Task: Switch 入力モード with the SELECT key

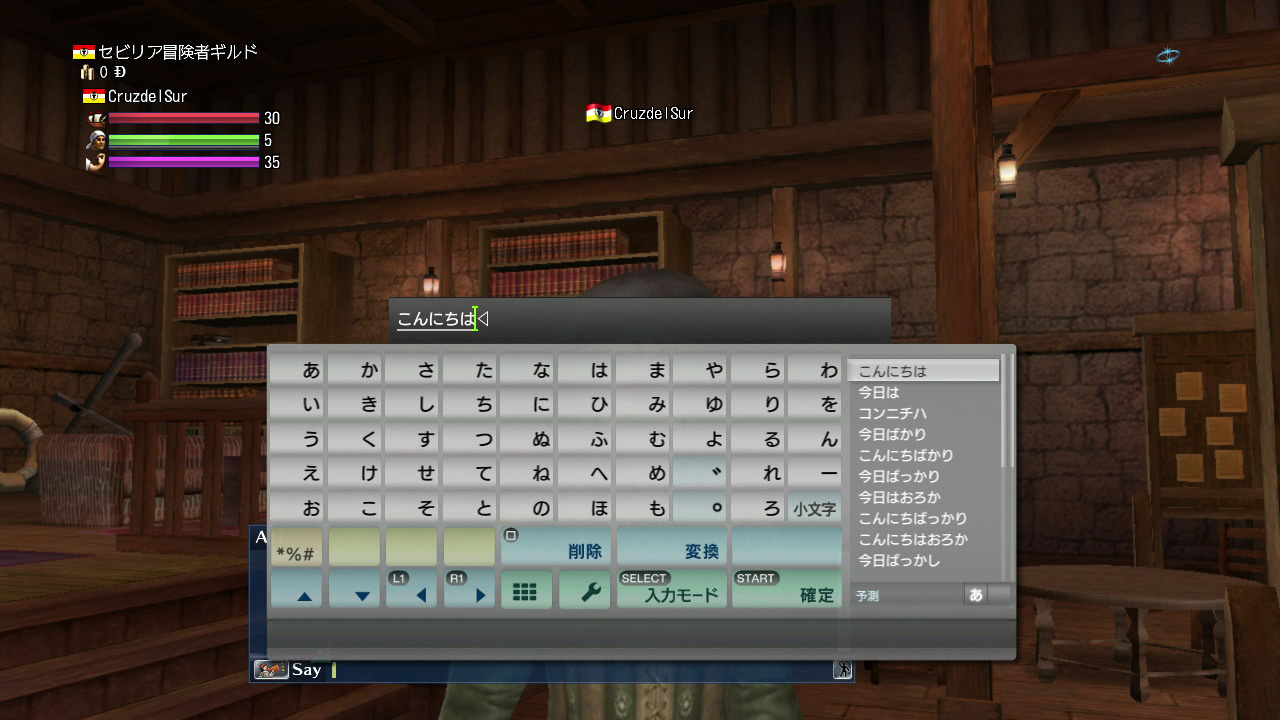Action: (x=671, y=590)
